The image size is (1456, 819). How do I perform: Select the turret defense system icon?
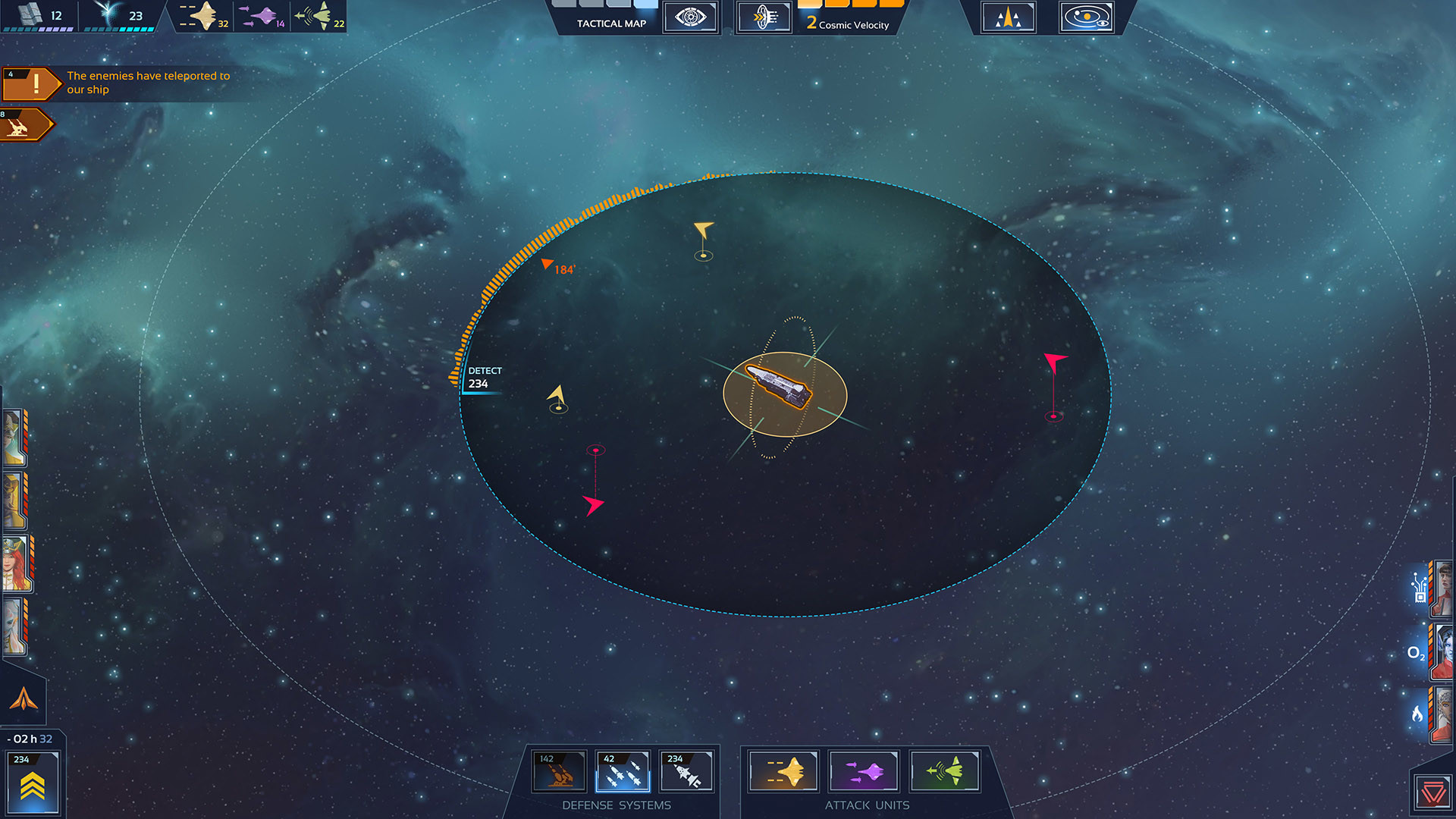[x=559, y=771]
